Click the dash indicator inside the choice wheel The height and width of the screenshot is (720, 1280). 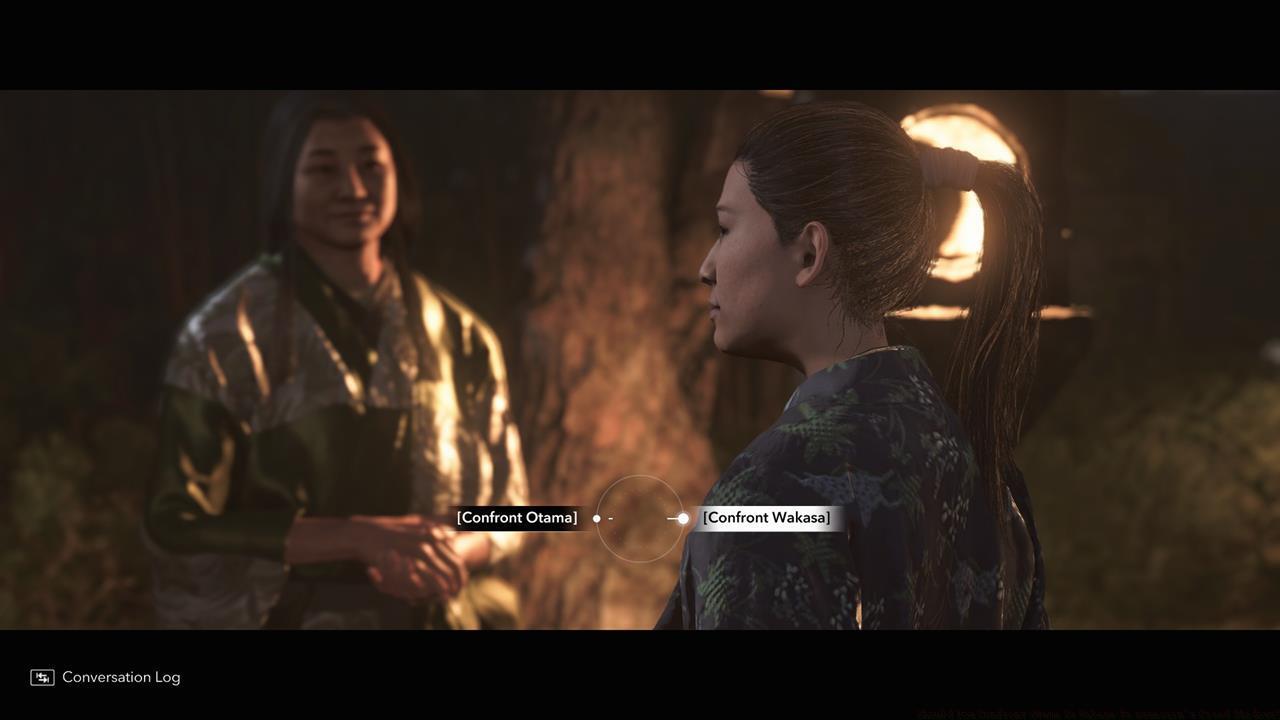coord(610,518)
